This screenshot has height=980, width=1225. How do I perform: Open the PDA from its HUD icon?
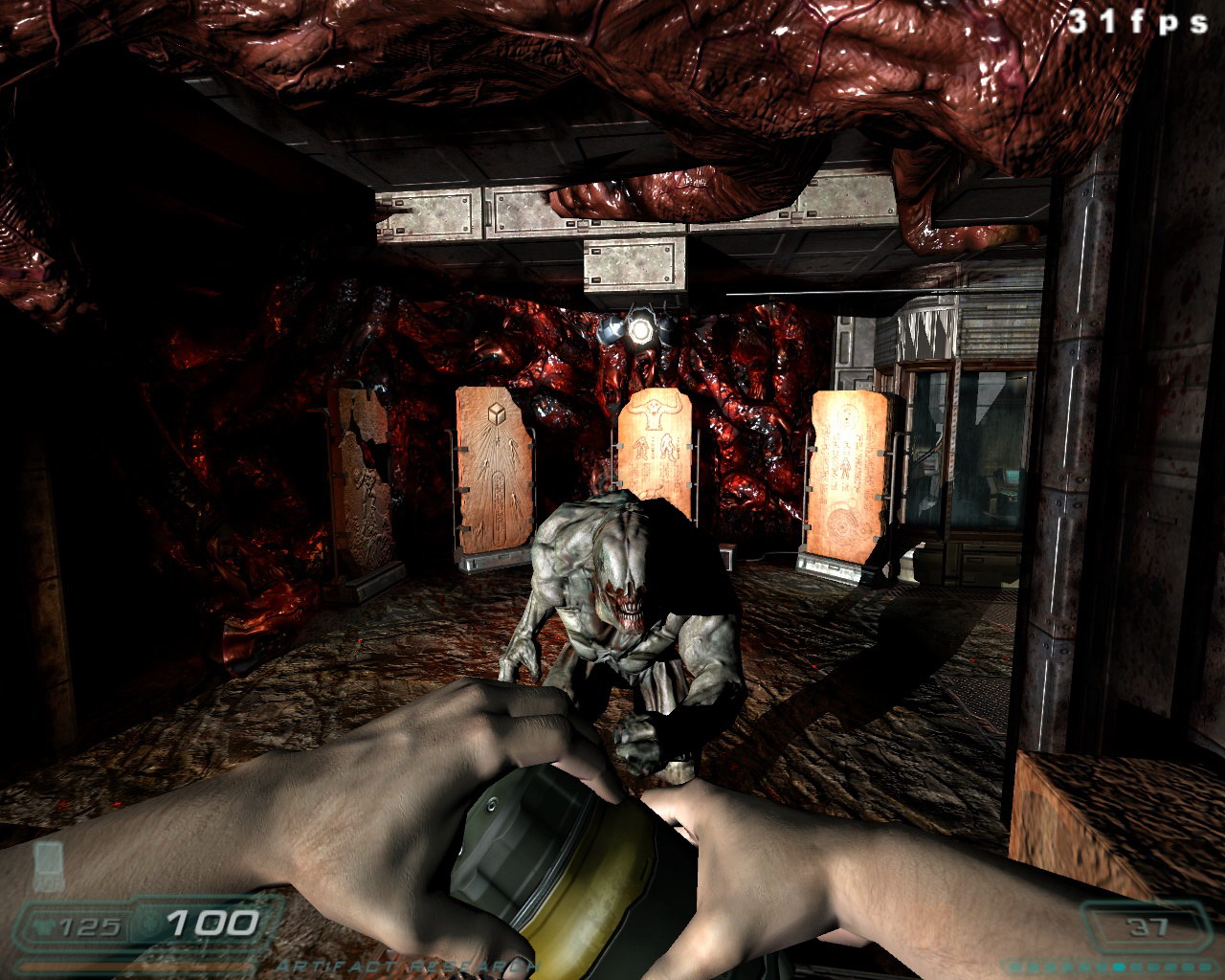click(47, 866)
